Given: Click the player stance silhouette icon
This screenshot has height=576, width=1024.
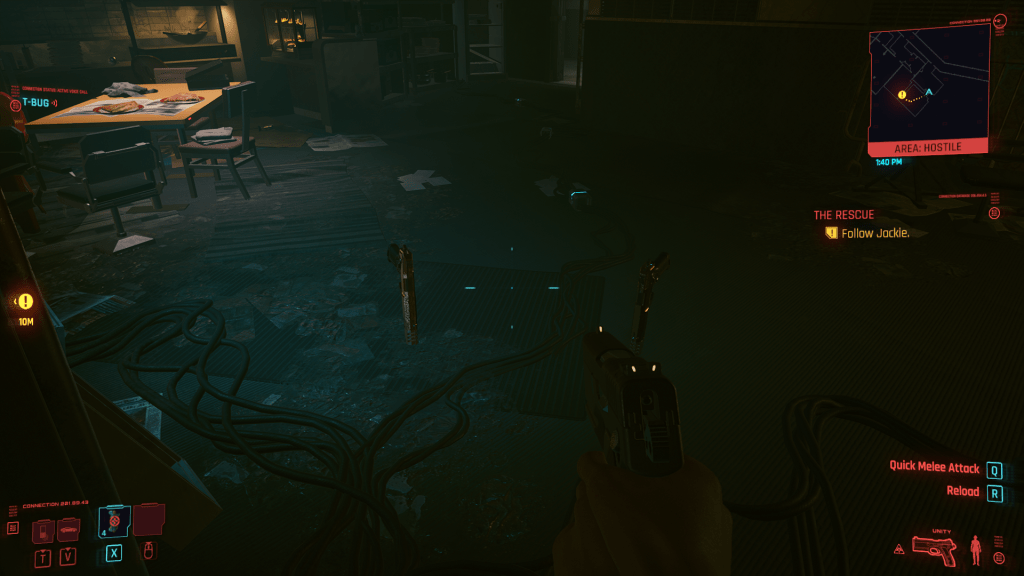Looking at the screenshot, I should point(975,549).
